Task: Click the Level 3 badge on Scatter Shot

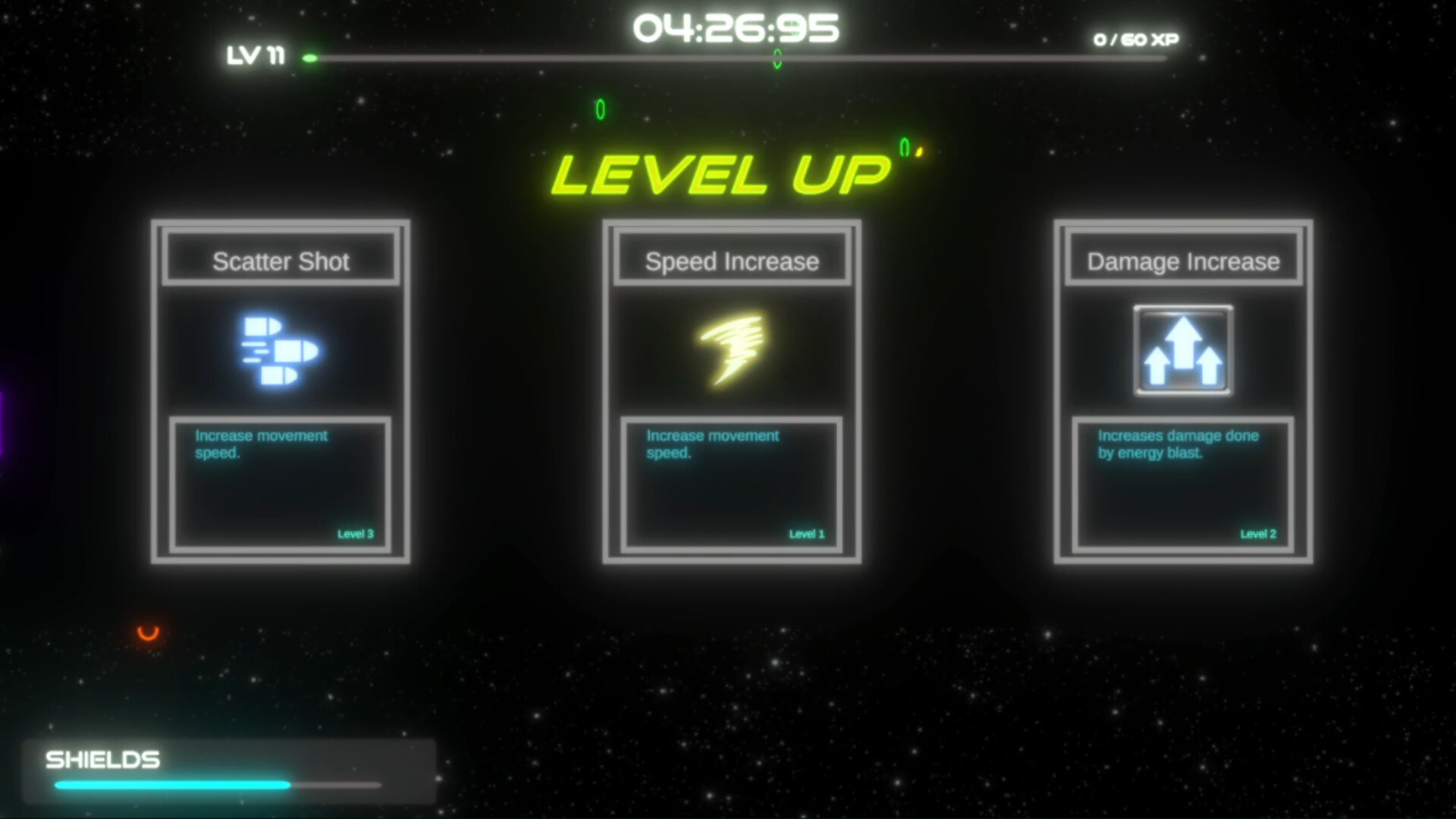Action: [355, 533]
